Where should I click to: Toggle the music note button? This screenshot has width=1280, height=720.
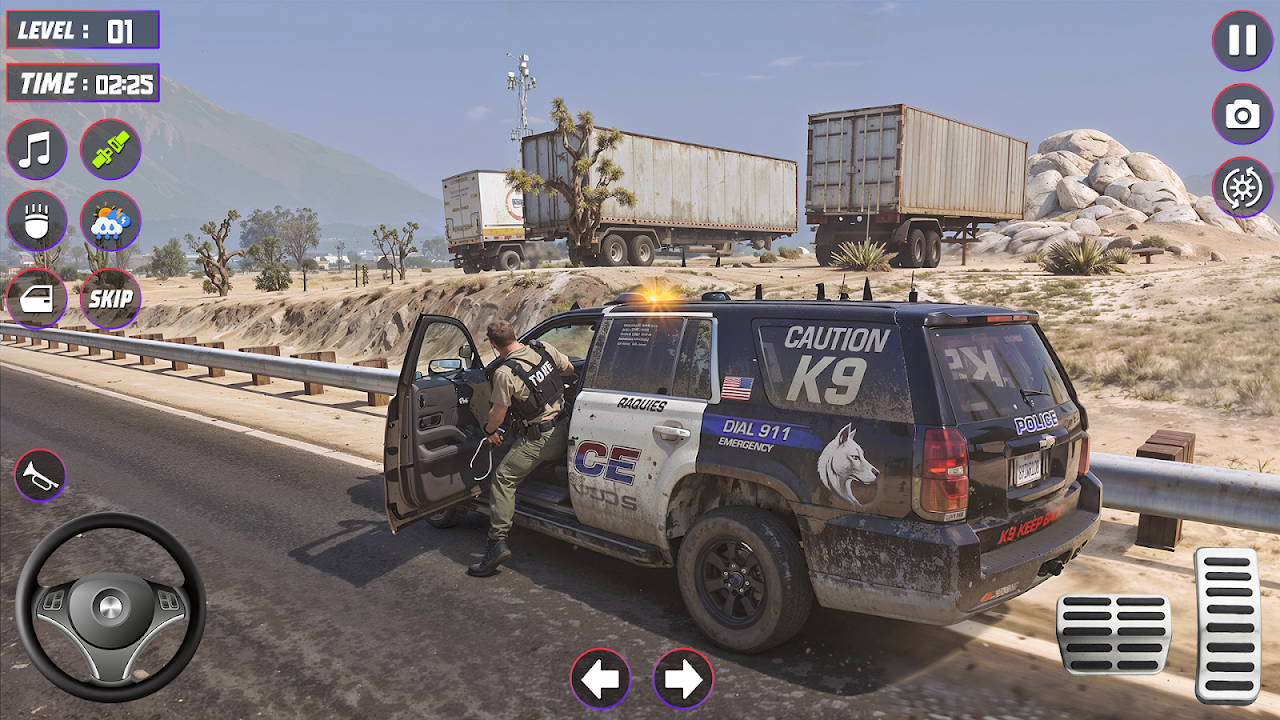(x=37, y=150)
